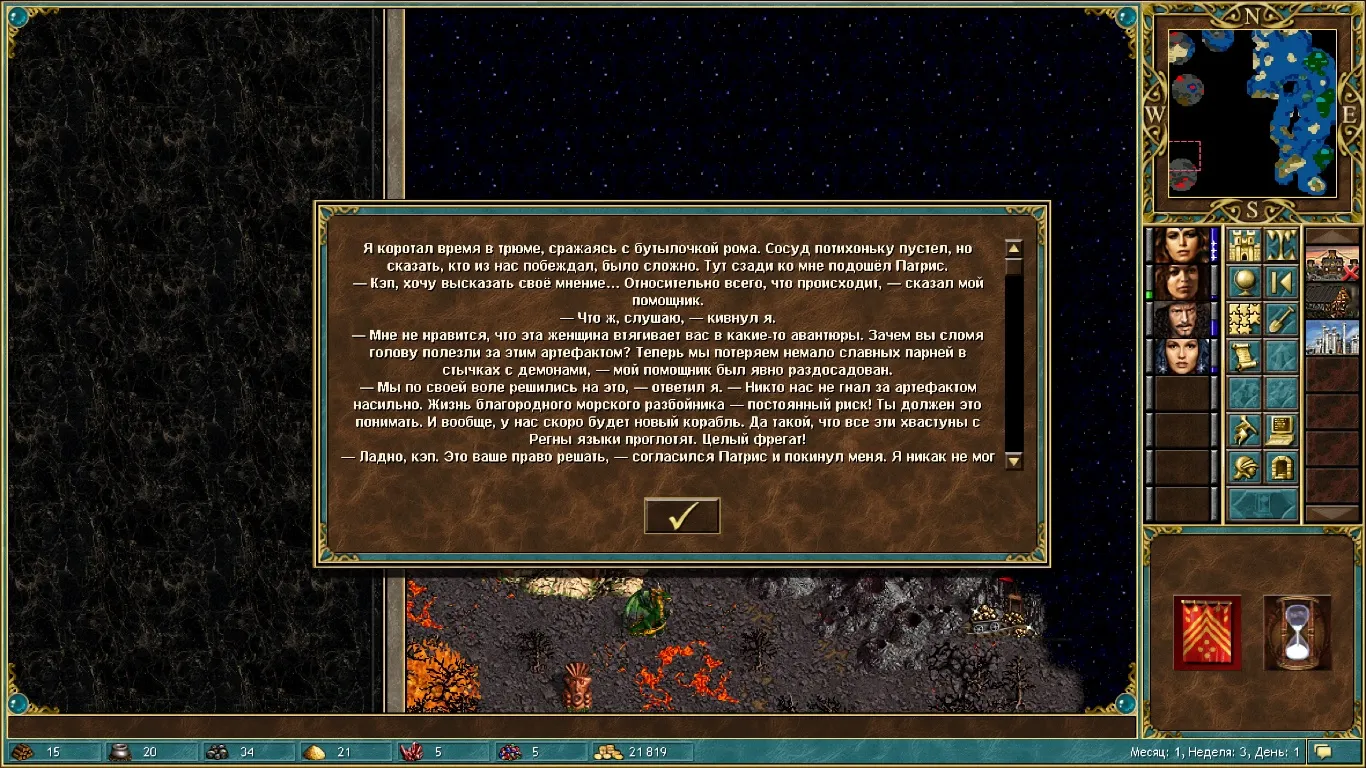1366x768 pixels.
Task: Click the running hero move button
Action: [1244, 431]
